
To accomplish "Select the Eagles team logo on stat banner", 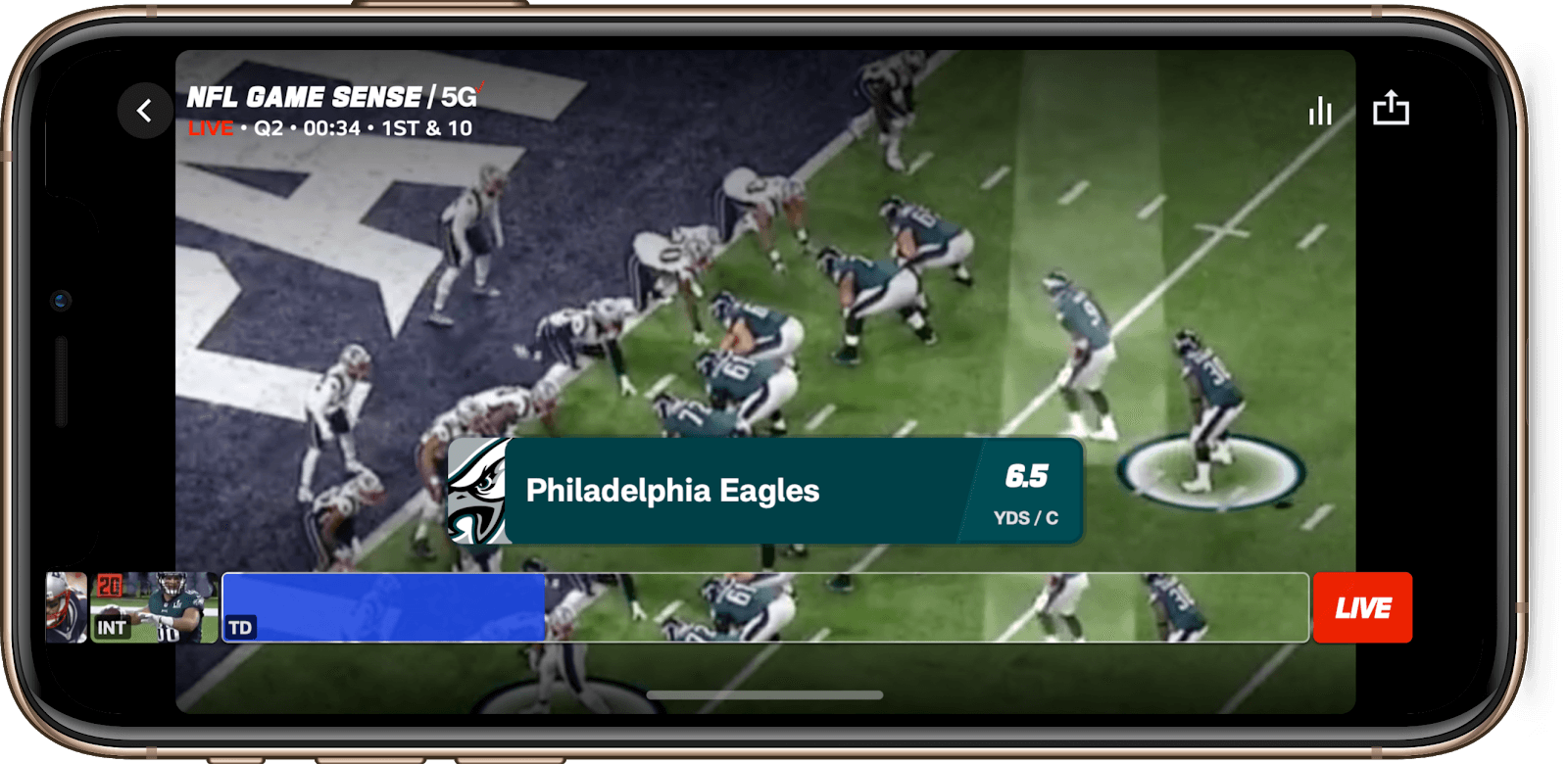I will tap(479, 490).
